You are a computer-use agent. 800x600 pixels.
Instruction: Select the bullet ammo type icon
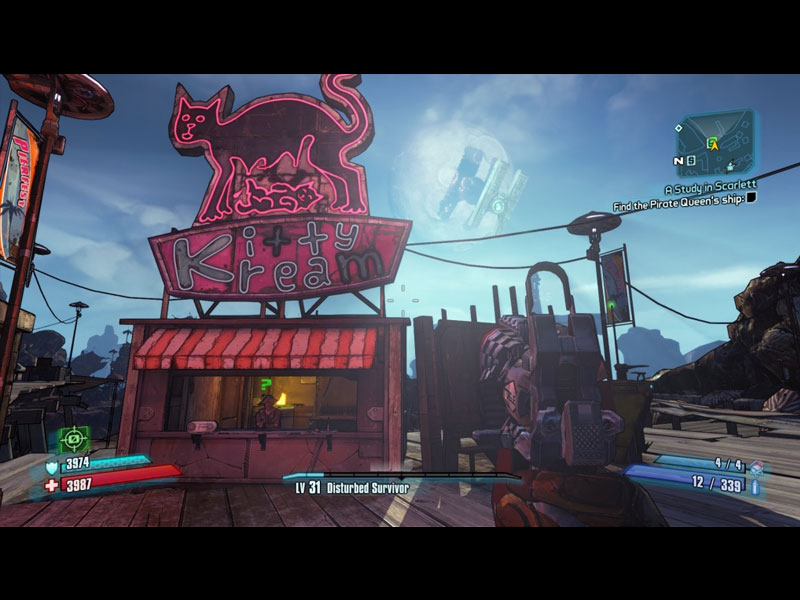click(x=755, y=486)
